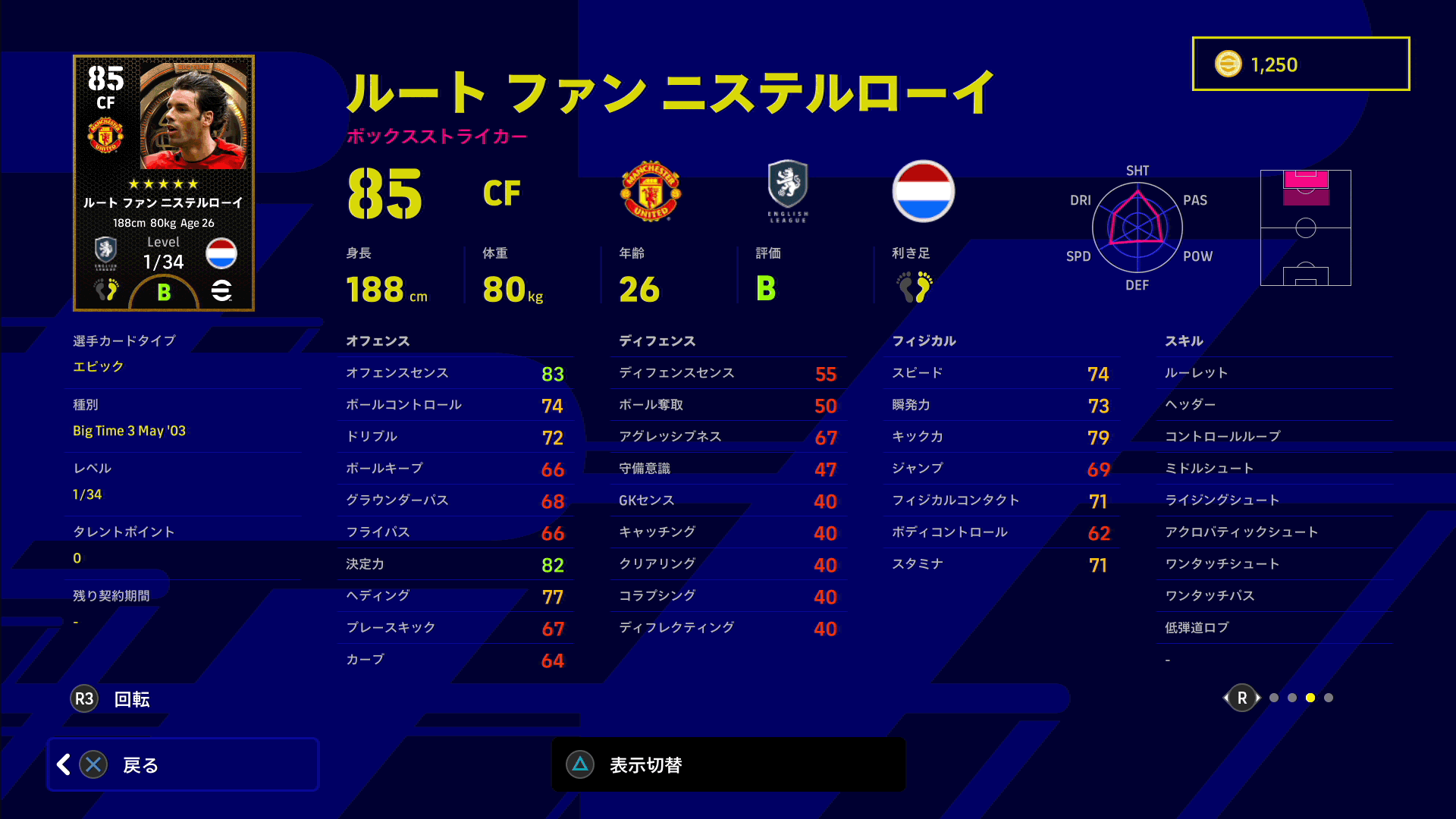Select the ヘッダー skill entry
The width and height of the screenshot is (1456, 819).
(x=1274, y=405)
